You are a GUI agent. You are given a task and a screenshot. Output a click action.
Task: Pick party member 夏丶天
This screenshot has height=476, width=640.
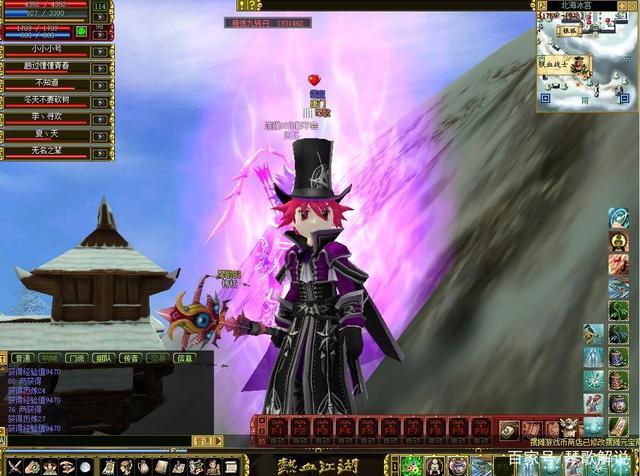click(x=46, y=135)
